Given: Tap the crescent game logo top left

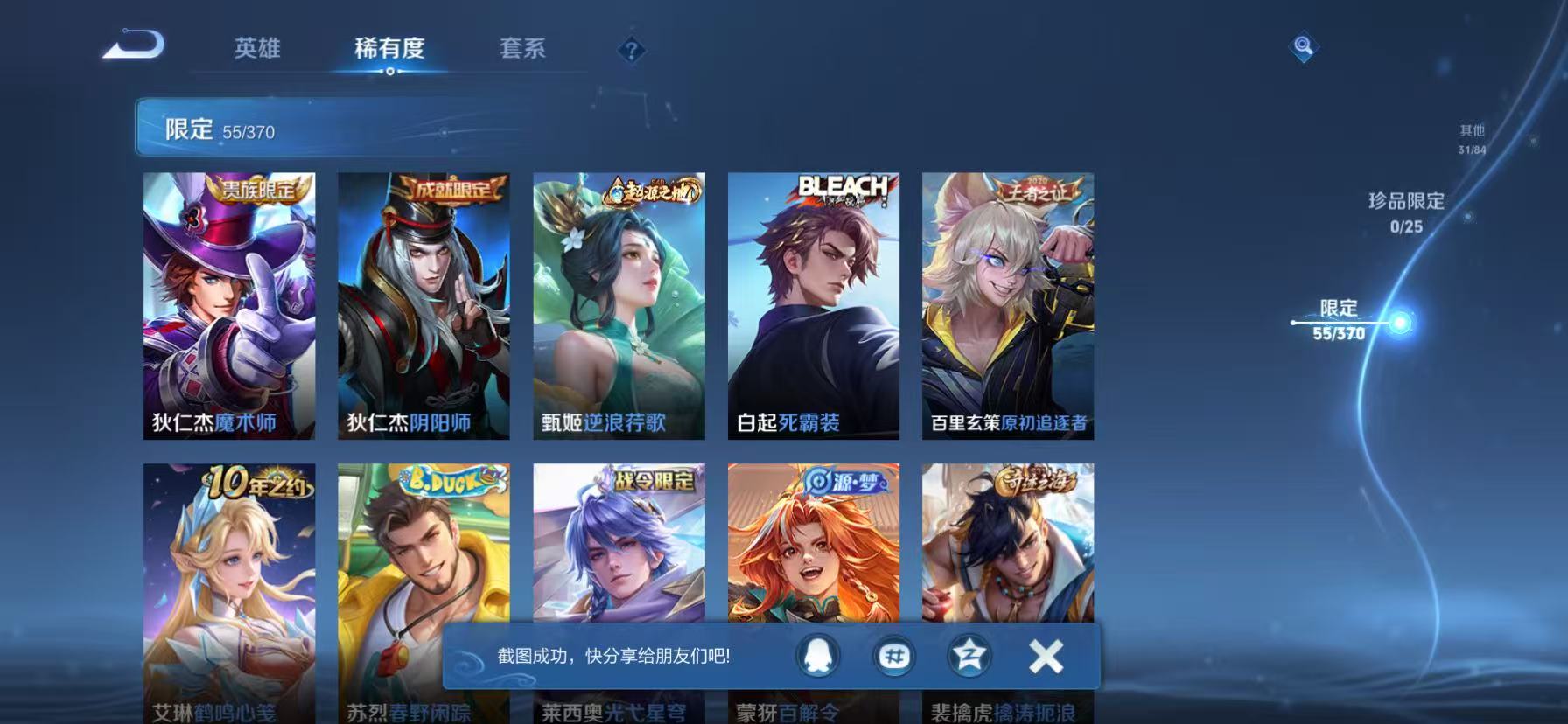Looking at the screenshot, I should tap(133, 45).
